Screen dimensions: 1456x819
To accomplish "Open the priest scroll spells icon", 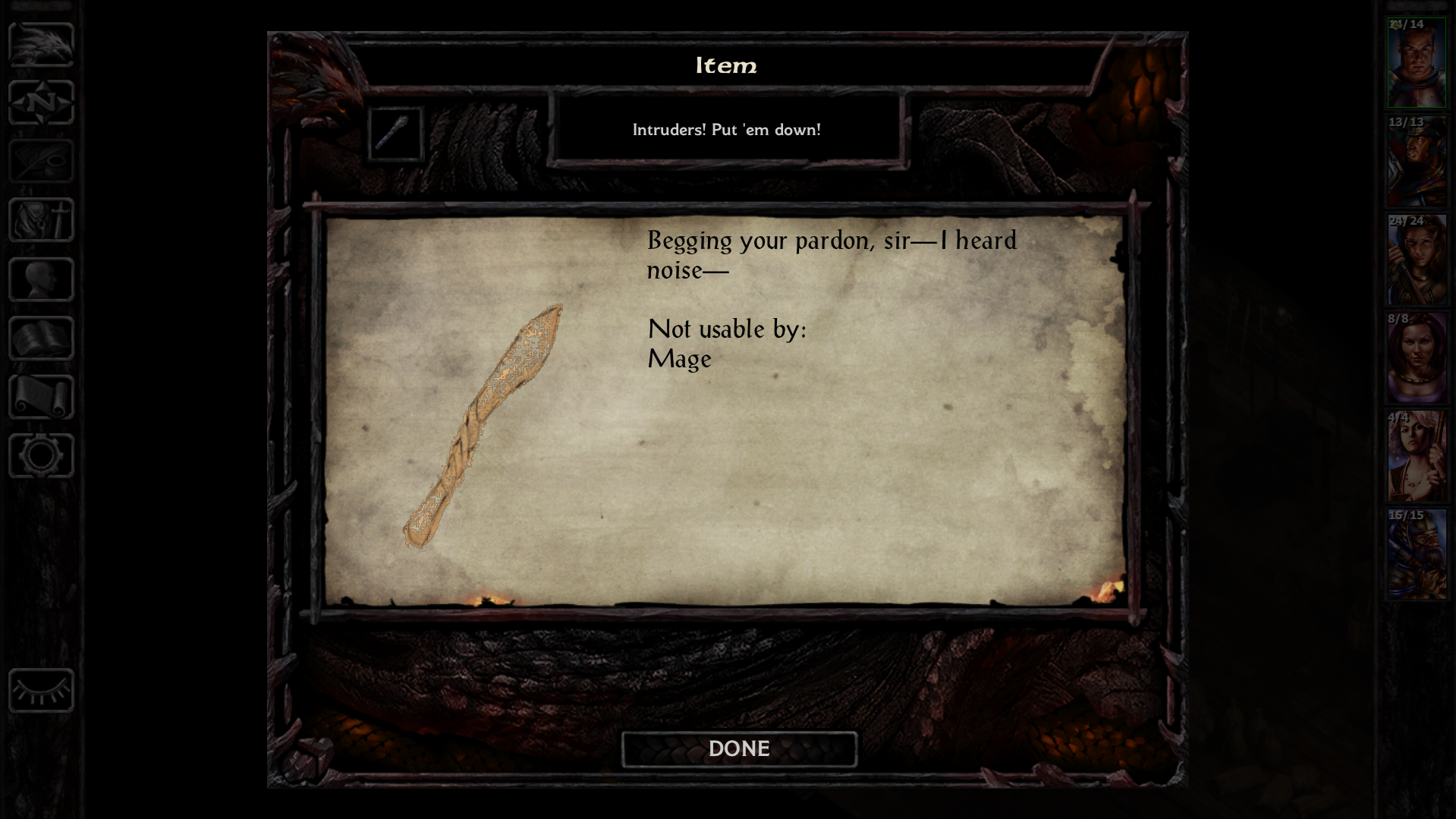I will point(39,397).
